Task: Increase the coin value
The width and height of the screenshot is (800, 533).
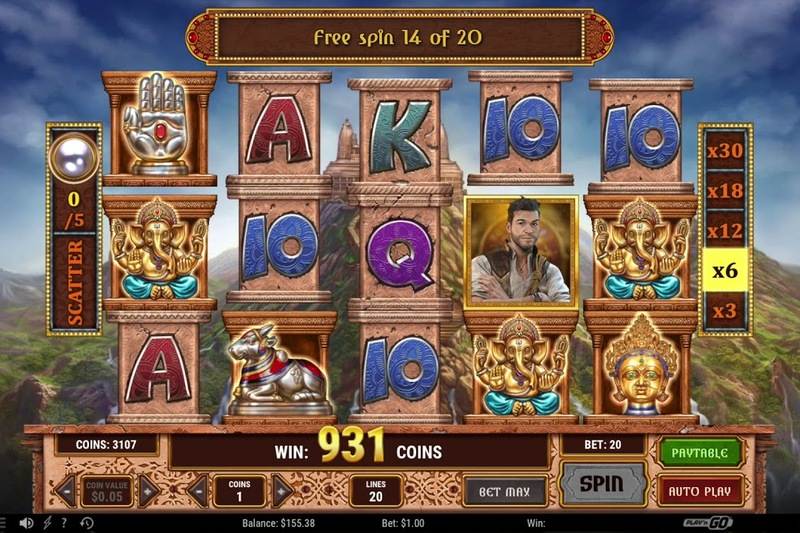Action: pyautogui.click(x=149, y=490)
